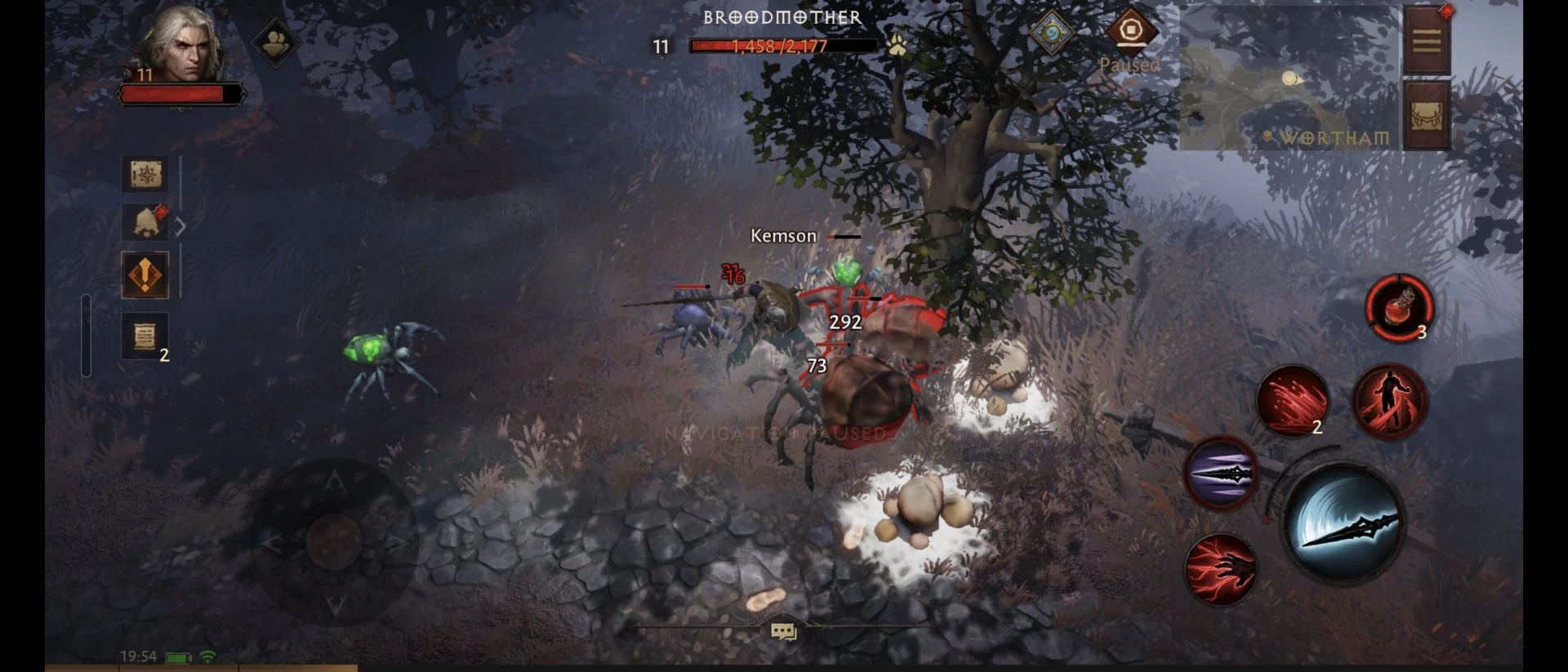This screenshot has height=672, width=1568.
Task: Expand the left side panel arrow
Action: click(180, 226)
